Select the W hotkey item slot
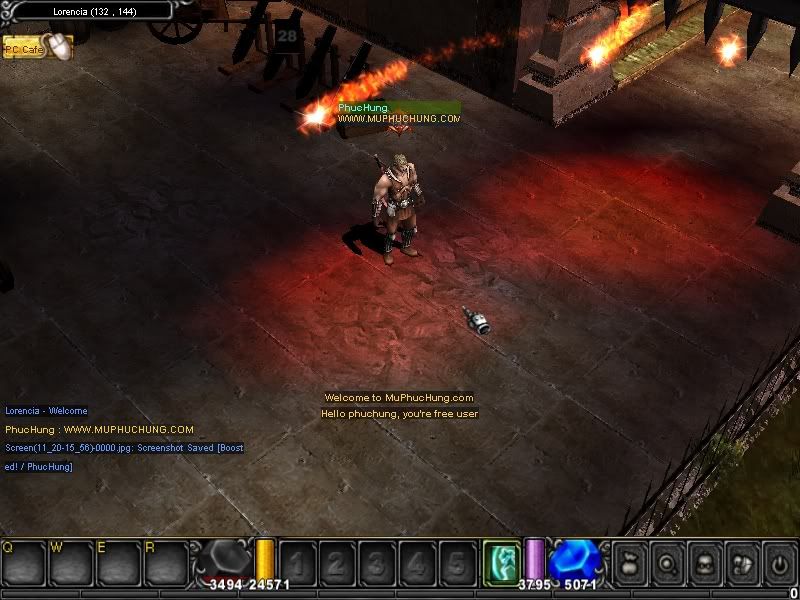The image size is (800, 600). click(x=71, y=563)
